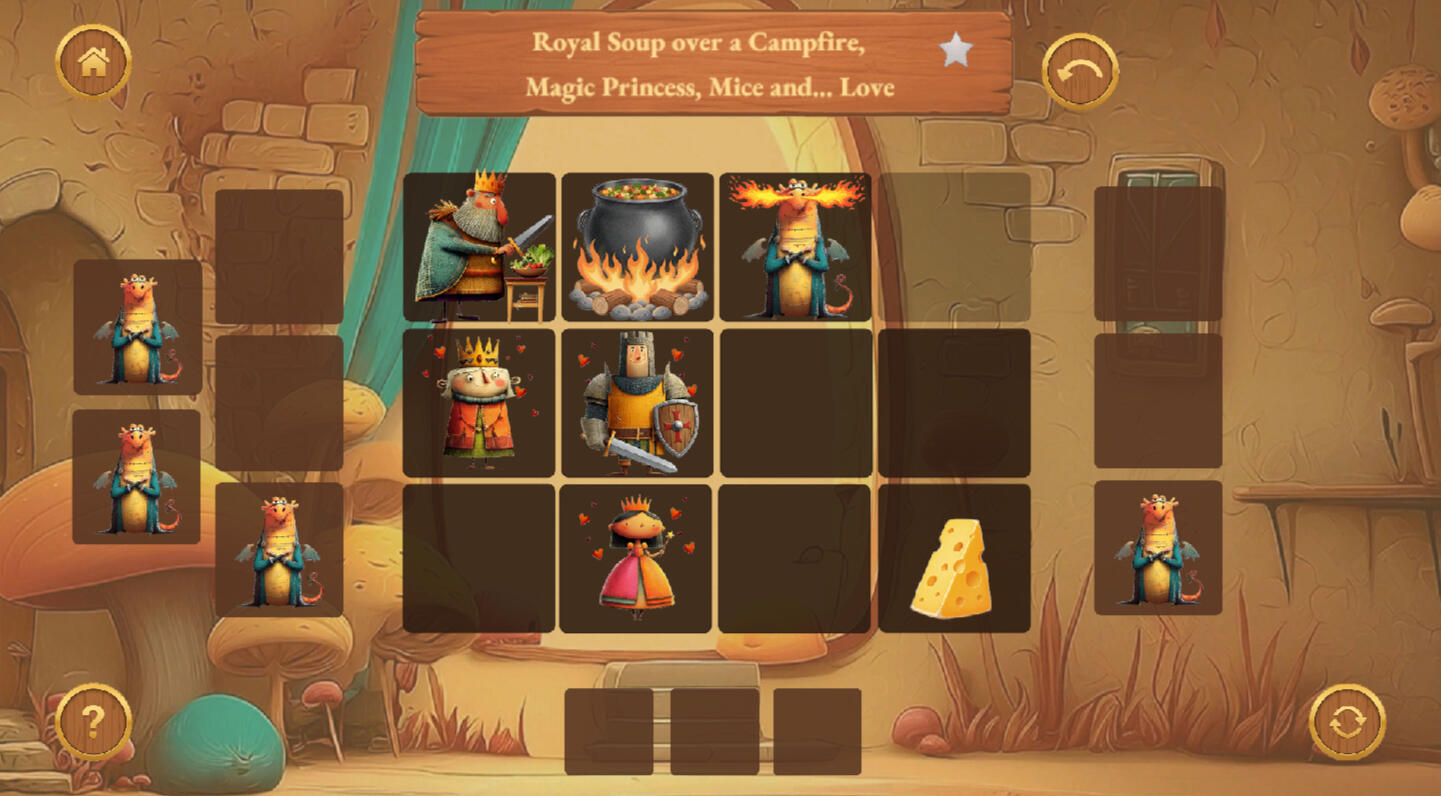Pick the princess in pink dress tile
Viewport: 1441px width, 796px height.
point(636,559)
